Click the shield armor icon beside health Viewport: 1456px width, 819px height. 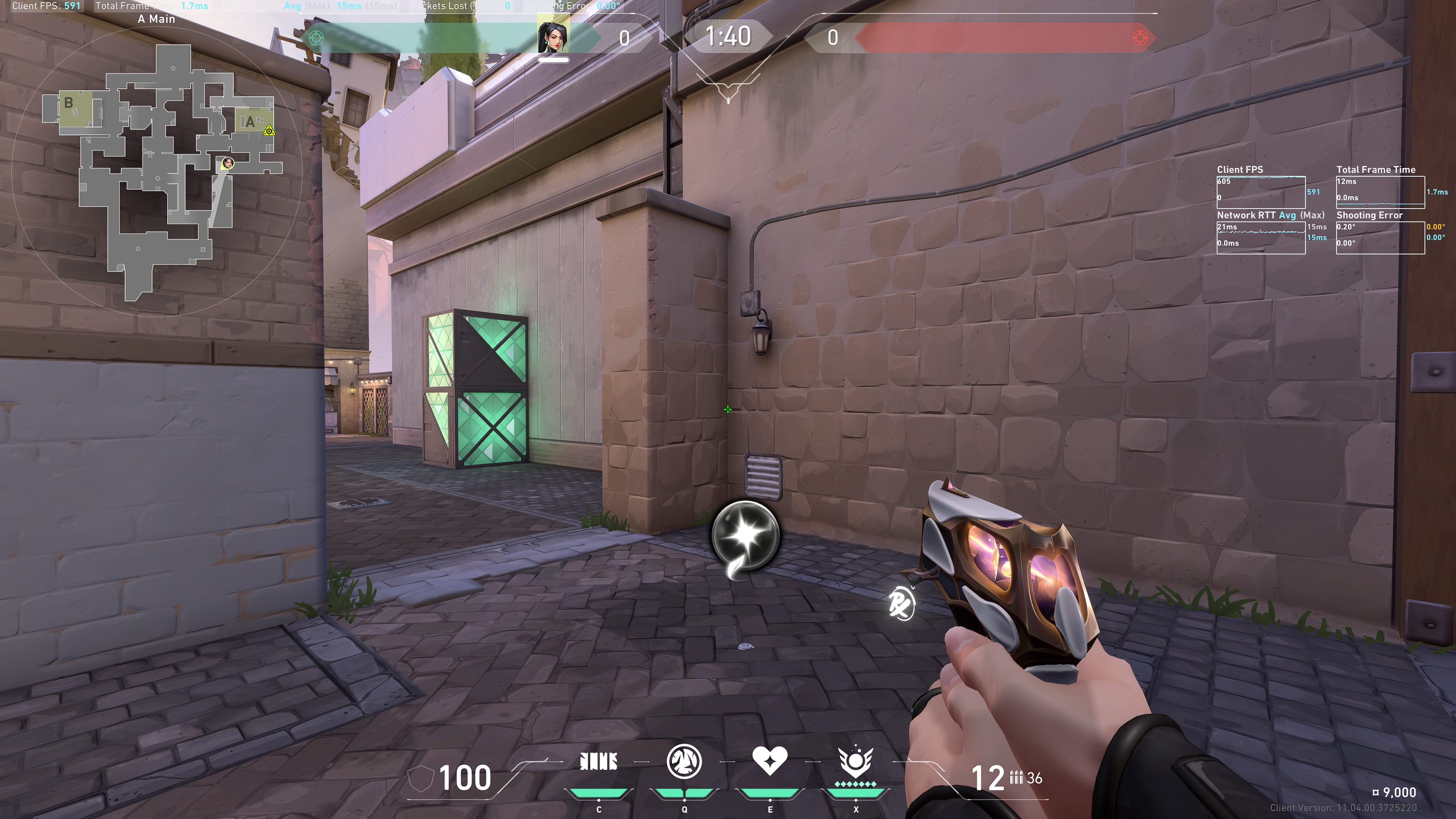tap(420, 779)
